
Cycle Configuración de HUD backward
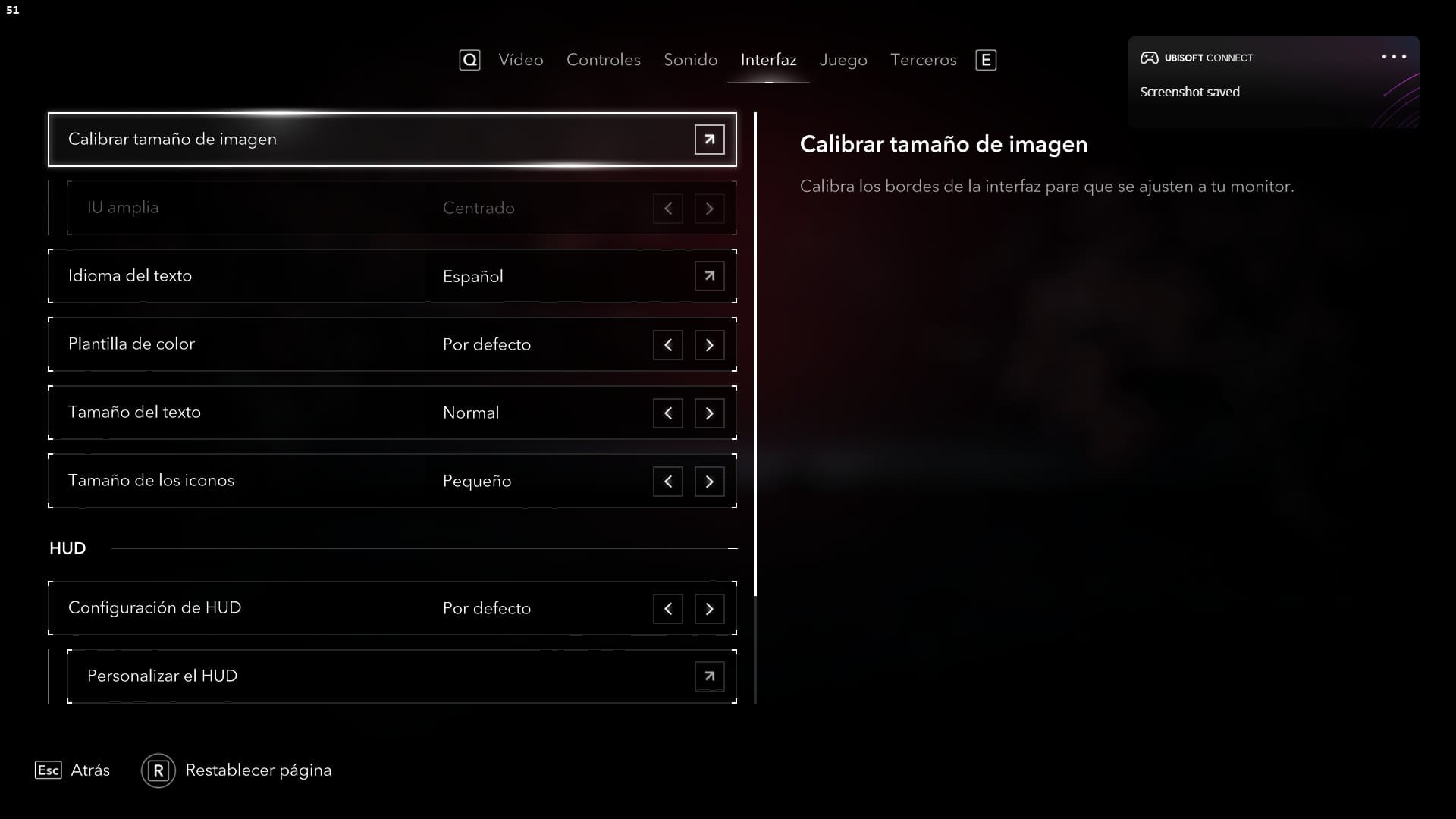[667, 609]
